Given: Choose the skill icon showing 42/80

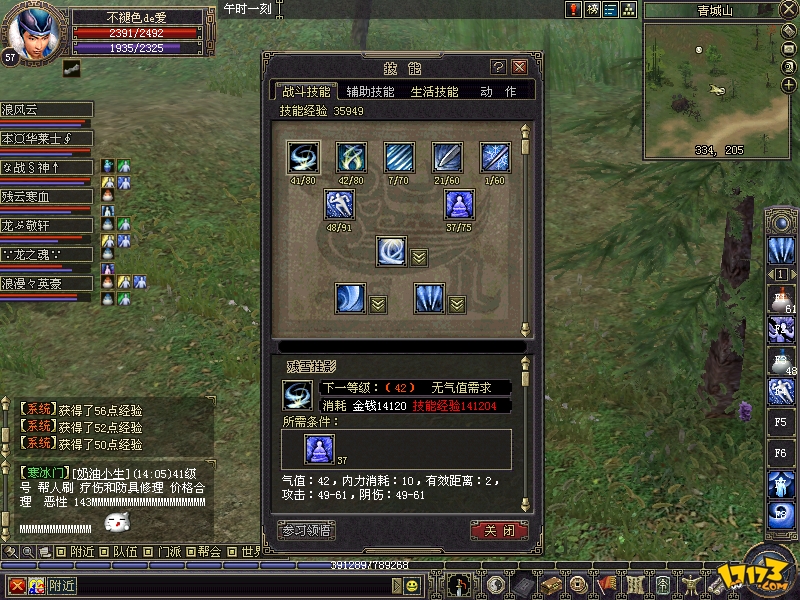Looking at the screenshot, I should tap(351, 157).
